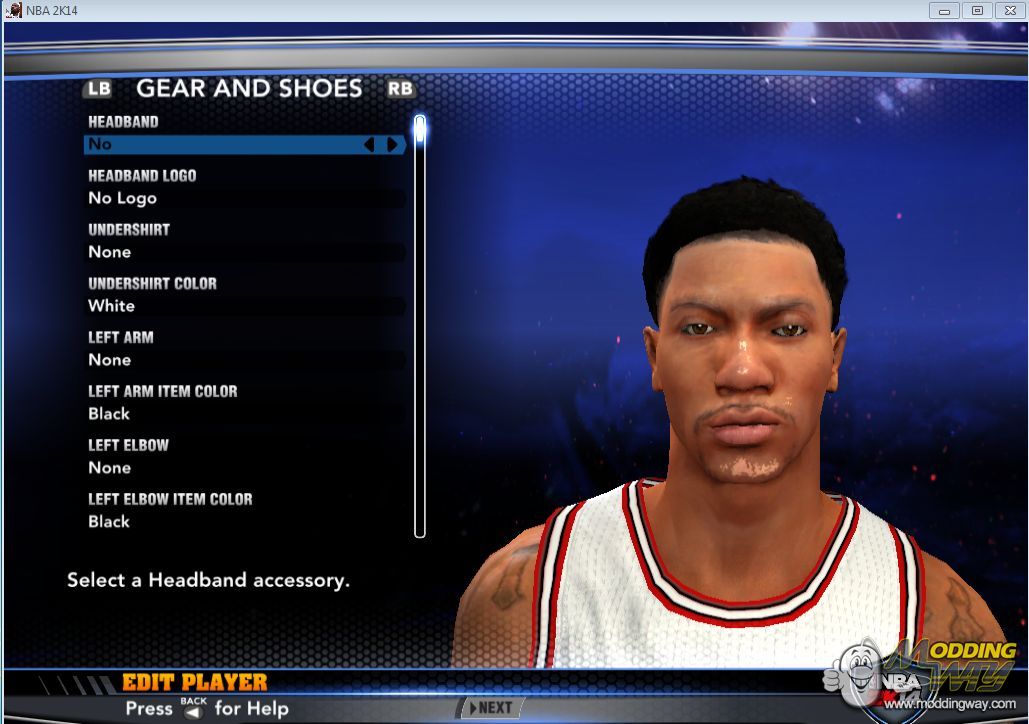Click the right arrow on Headband value

[x=392, y=145]
